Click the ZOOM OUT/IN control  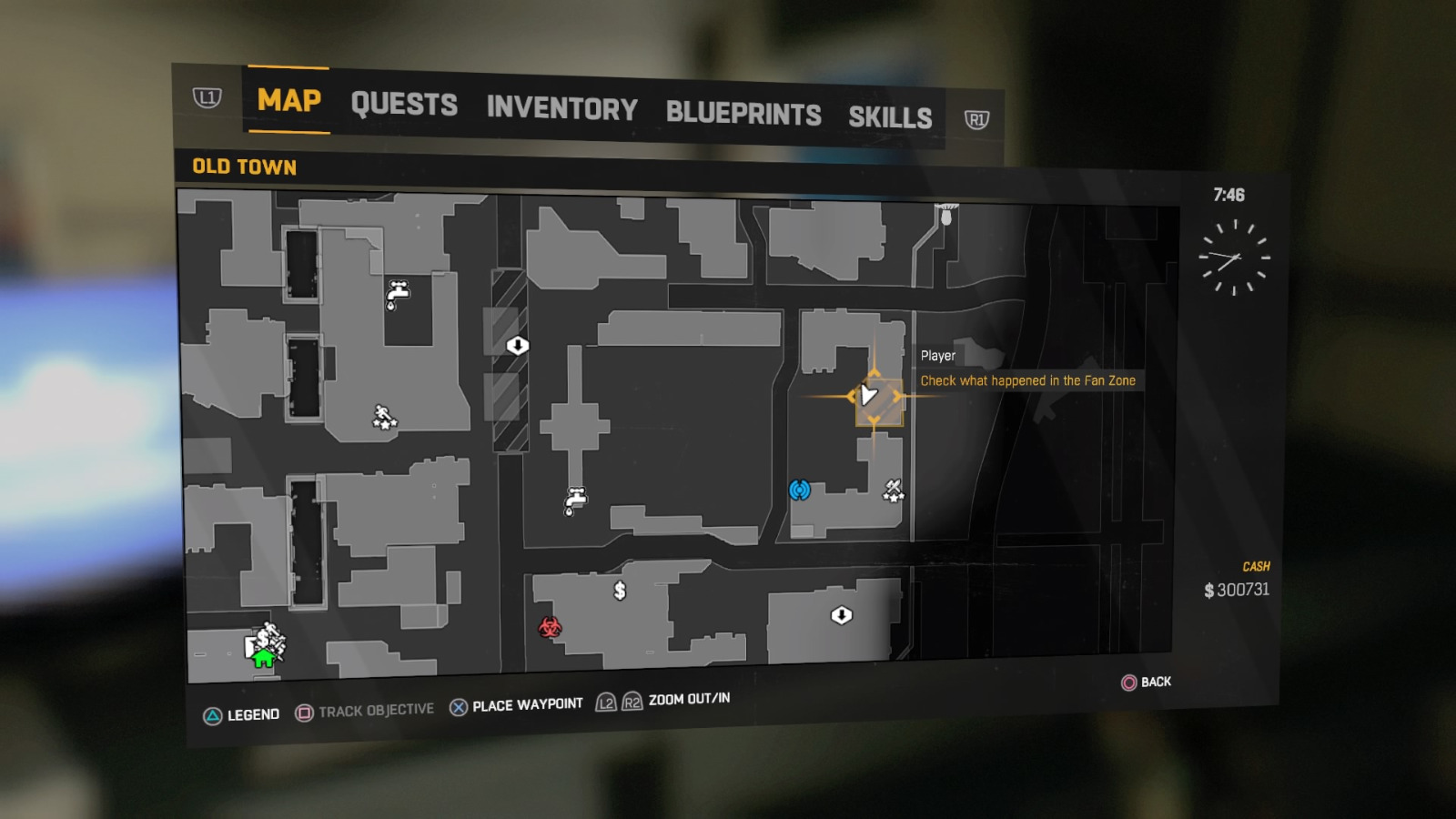[687, 700]
